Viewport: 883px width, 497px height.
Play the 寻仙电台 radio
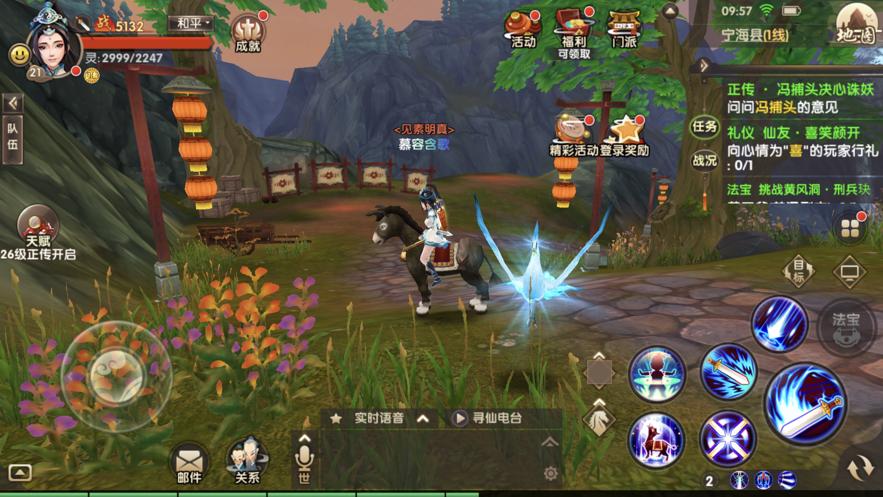click(x=488, y=419)
